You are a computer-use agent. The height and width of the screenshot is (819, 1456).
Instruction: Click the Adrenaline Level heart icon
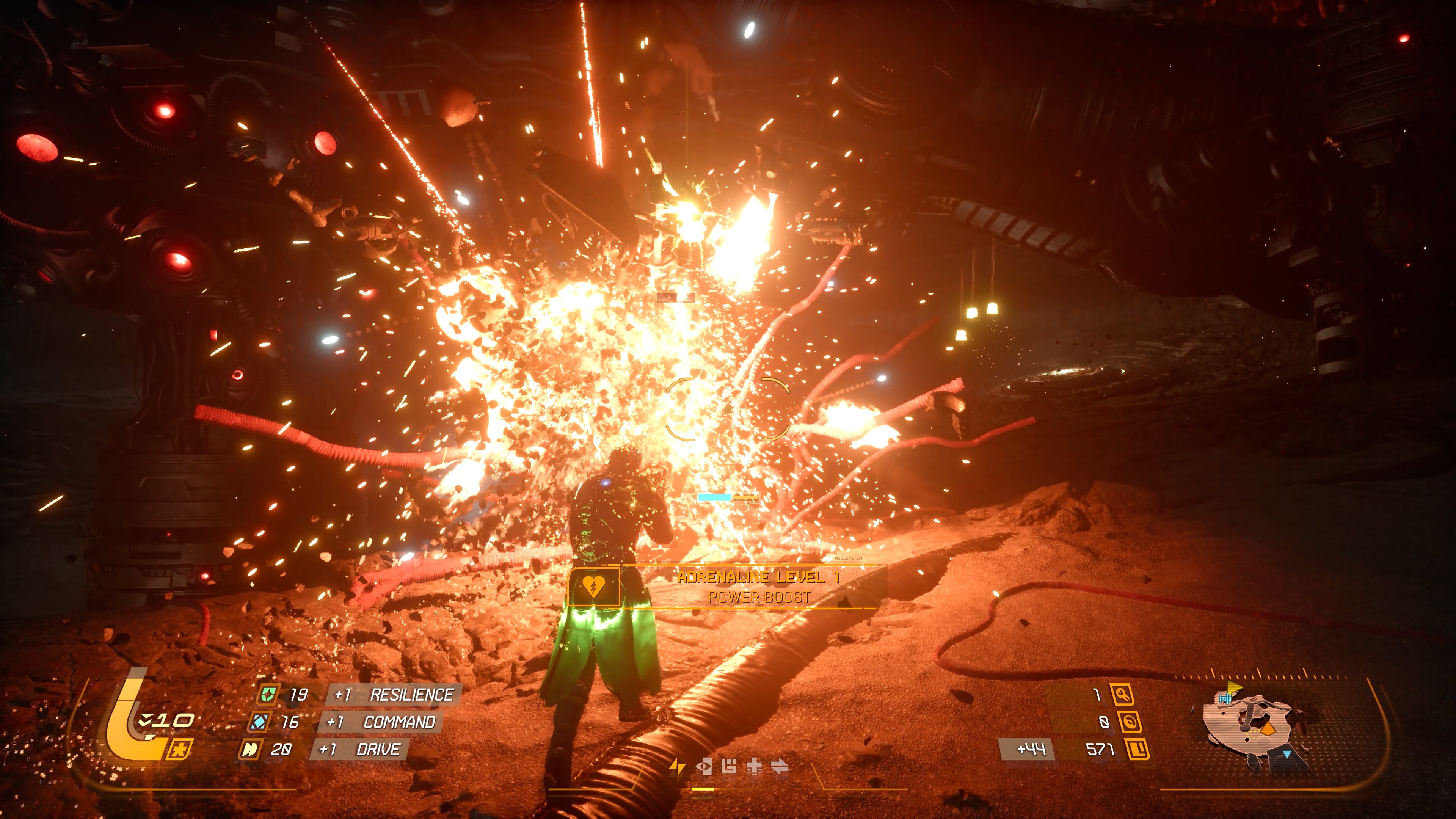pos(593,587)
